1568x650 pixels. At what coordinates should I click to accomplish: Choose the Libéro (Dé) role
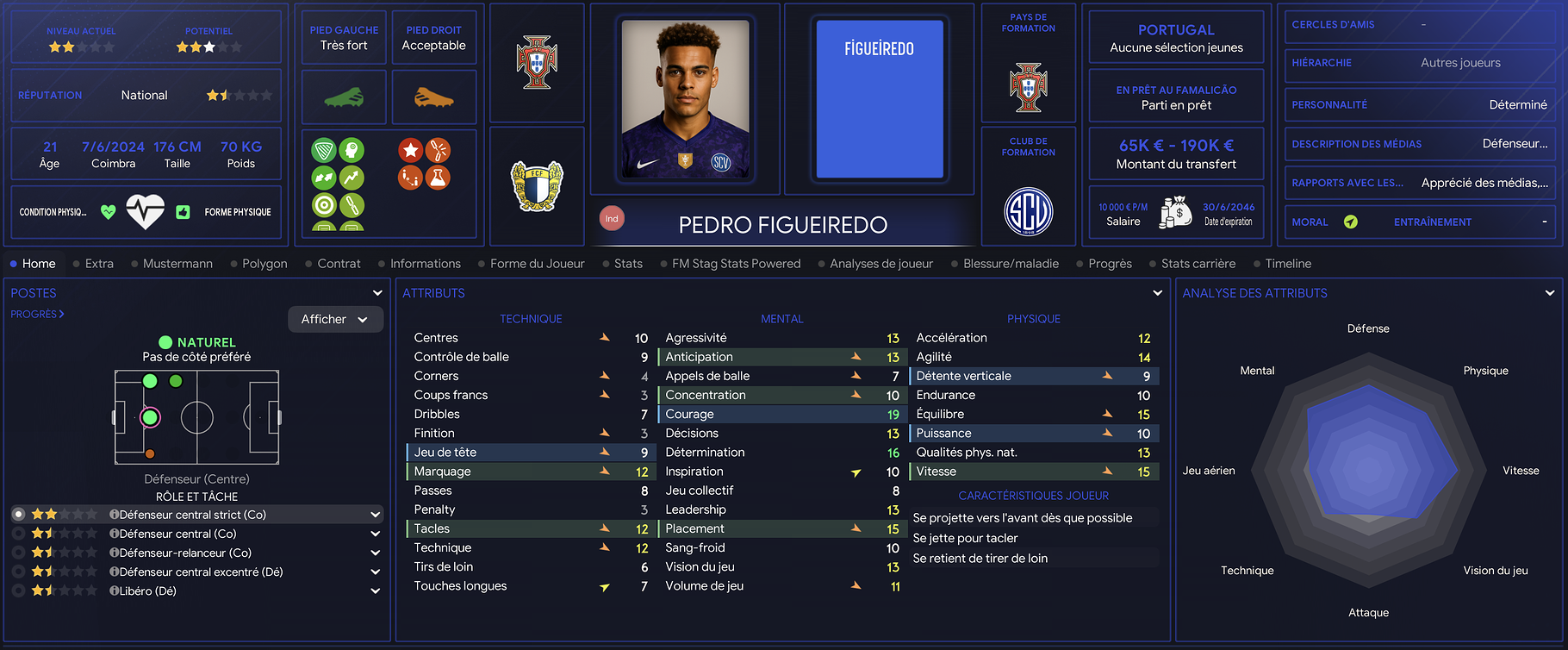point(147,591)
